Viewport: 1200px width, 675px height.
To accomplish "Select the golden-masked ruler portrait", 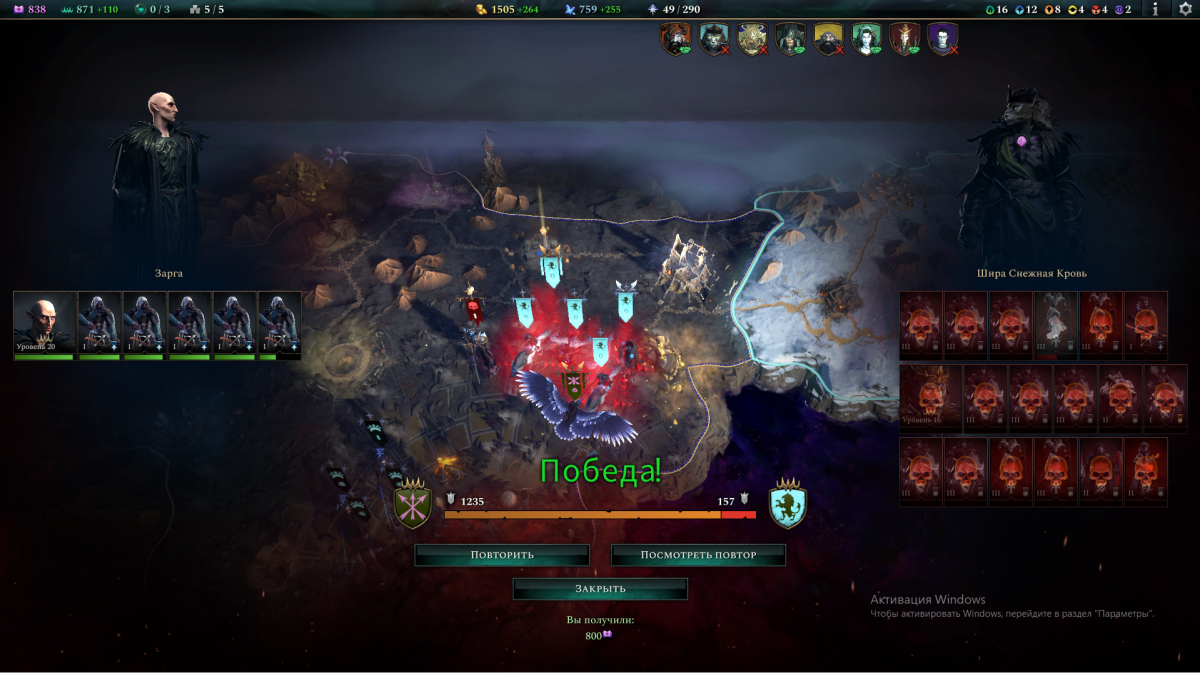I will (751, 39).
